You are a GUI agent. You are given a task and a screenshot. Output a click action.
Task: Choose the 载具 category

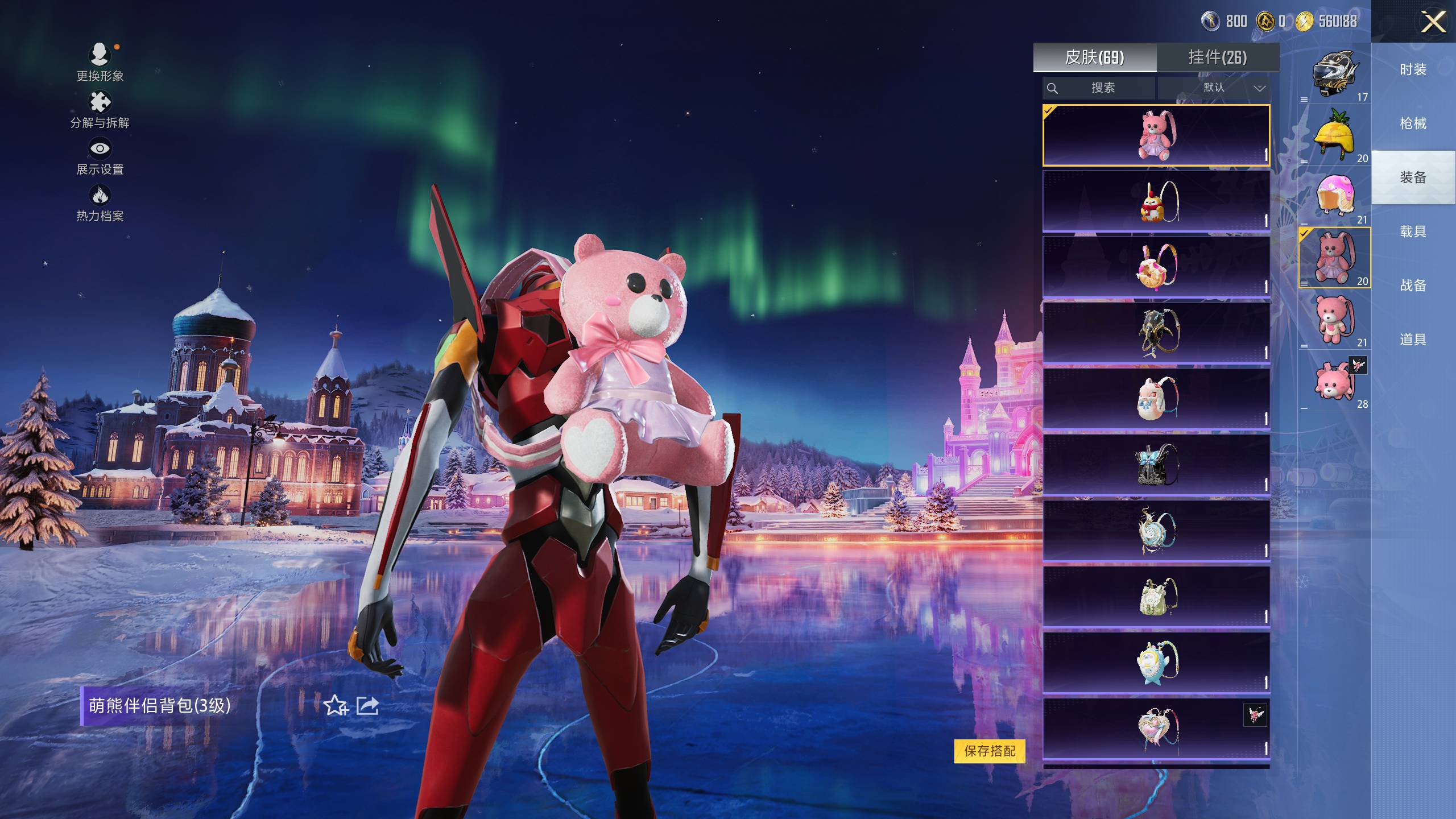point(1413,232)
